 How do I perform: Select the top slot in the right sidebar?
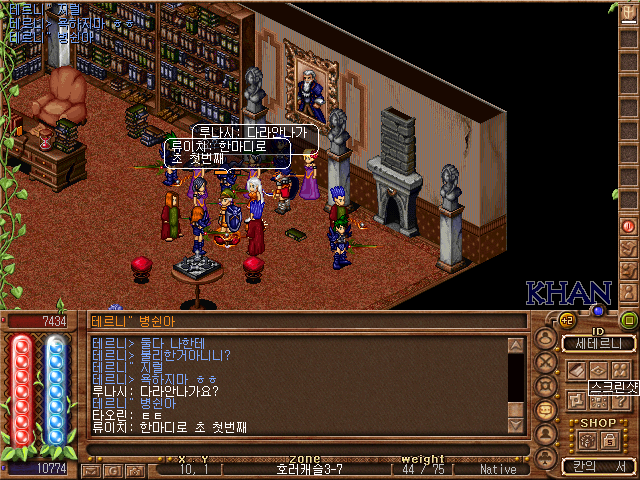click(x=629, y=11)
